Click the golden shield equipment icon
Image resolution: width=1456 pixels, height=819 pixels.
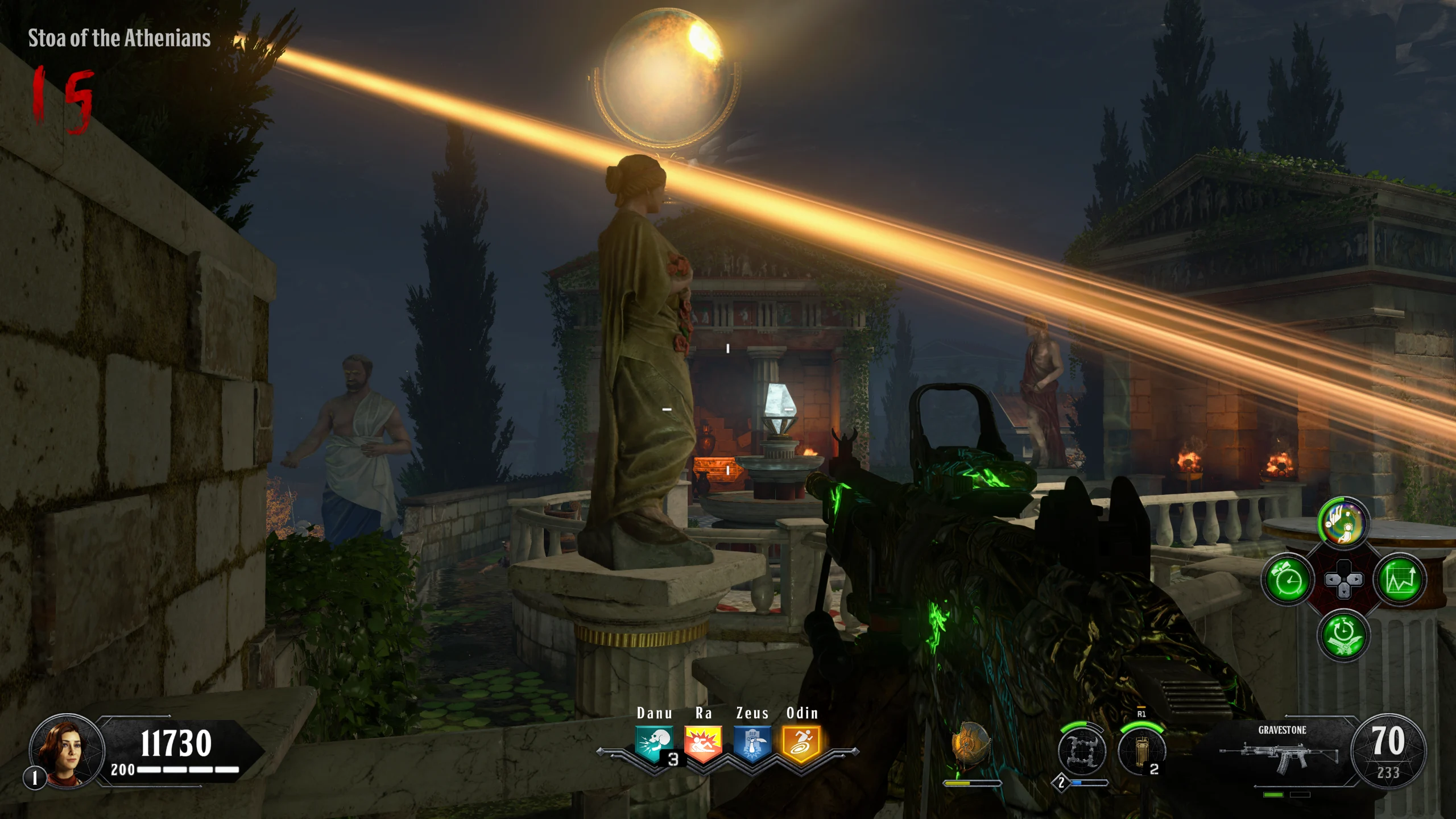tap(971, 745)
